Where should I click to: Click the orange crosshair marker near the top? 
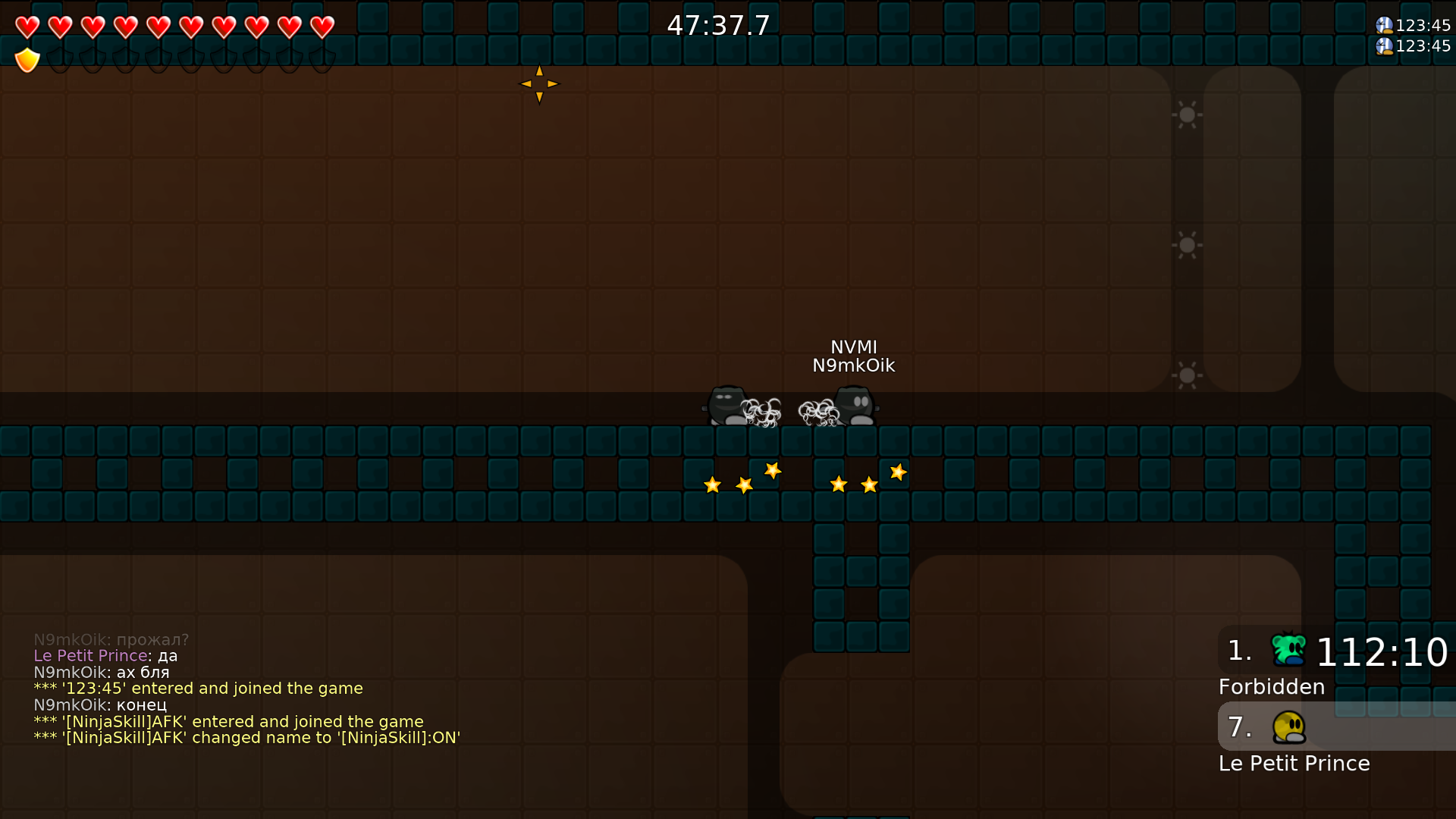(x=538, y=85)
